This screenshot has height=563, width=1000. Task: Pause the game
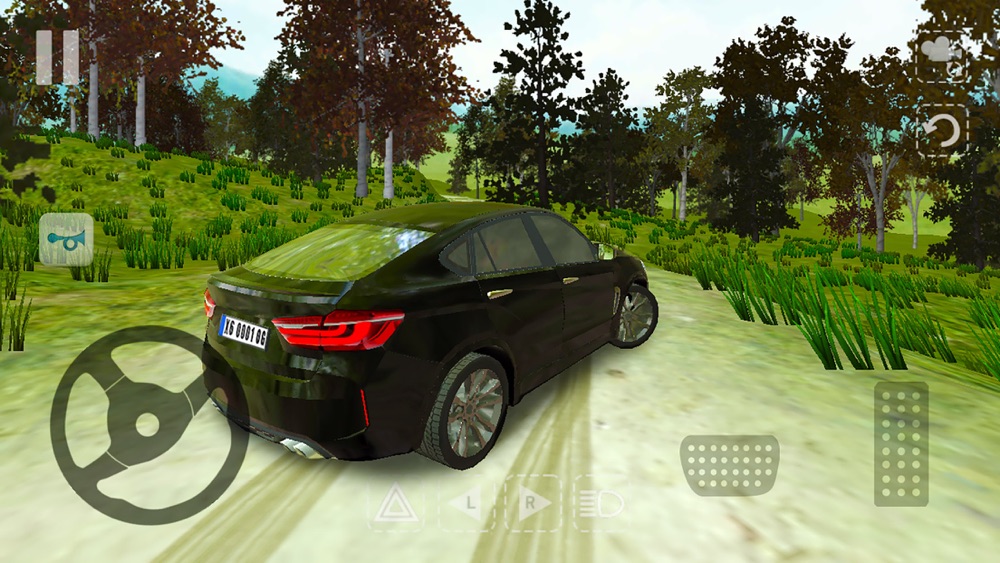coord(57,58)
